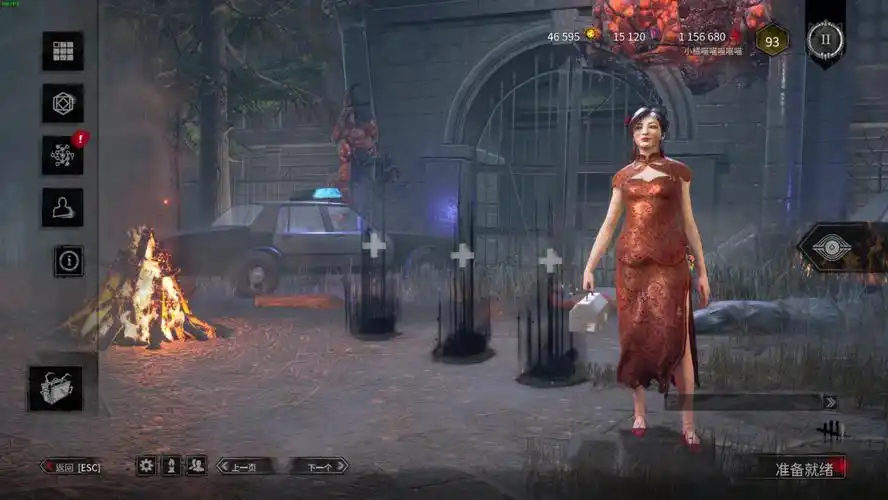Screen dimensions: 888x500
Task: Open the level 93 player badge
Action: [771, 41]
